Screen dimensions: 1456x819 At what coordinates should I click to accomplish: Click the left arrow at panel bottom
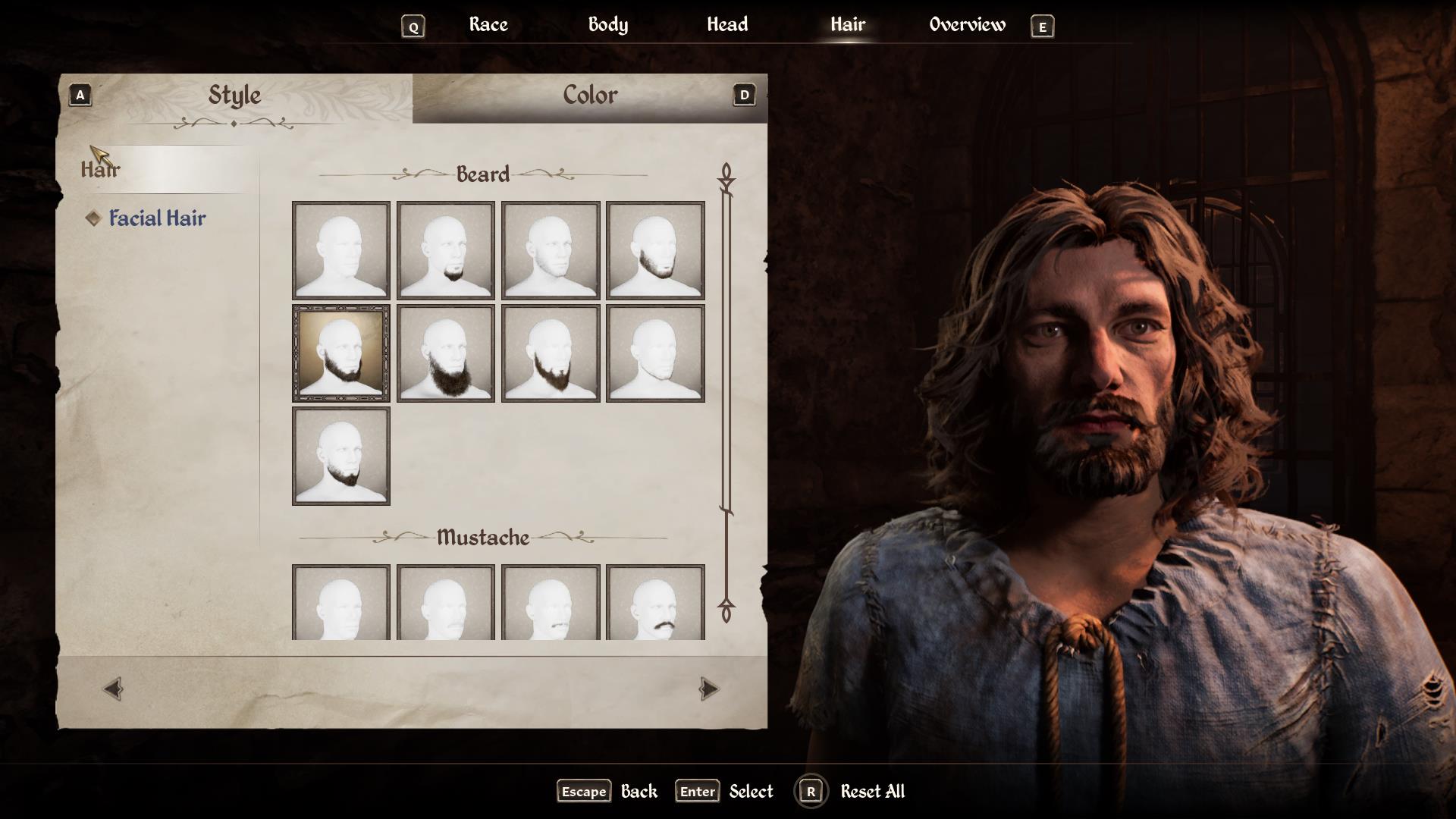click(113, 689)
